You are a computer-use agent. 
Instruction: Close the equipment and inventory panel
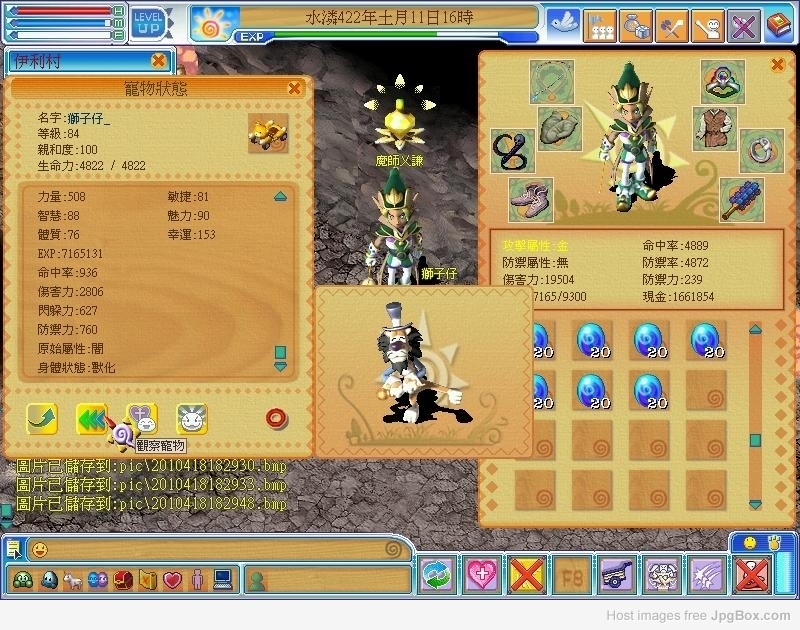click(x=777, y=65)
